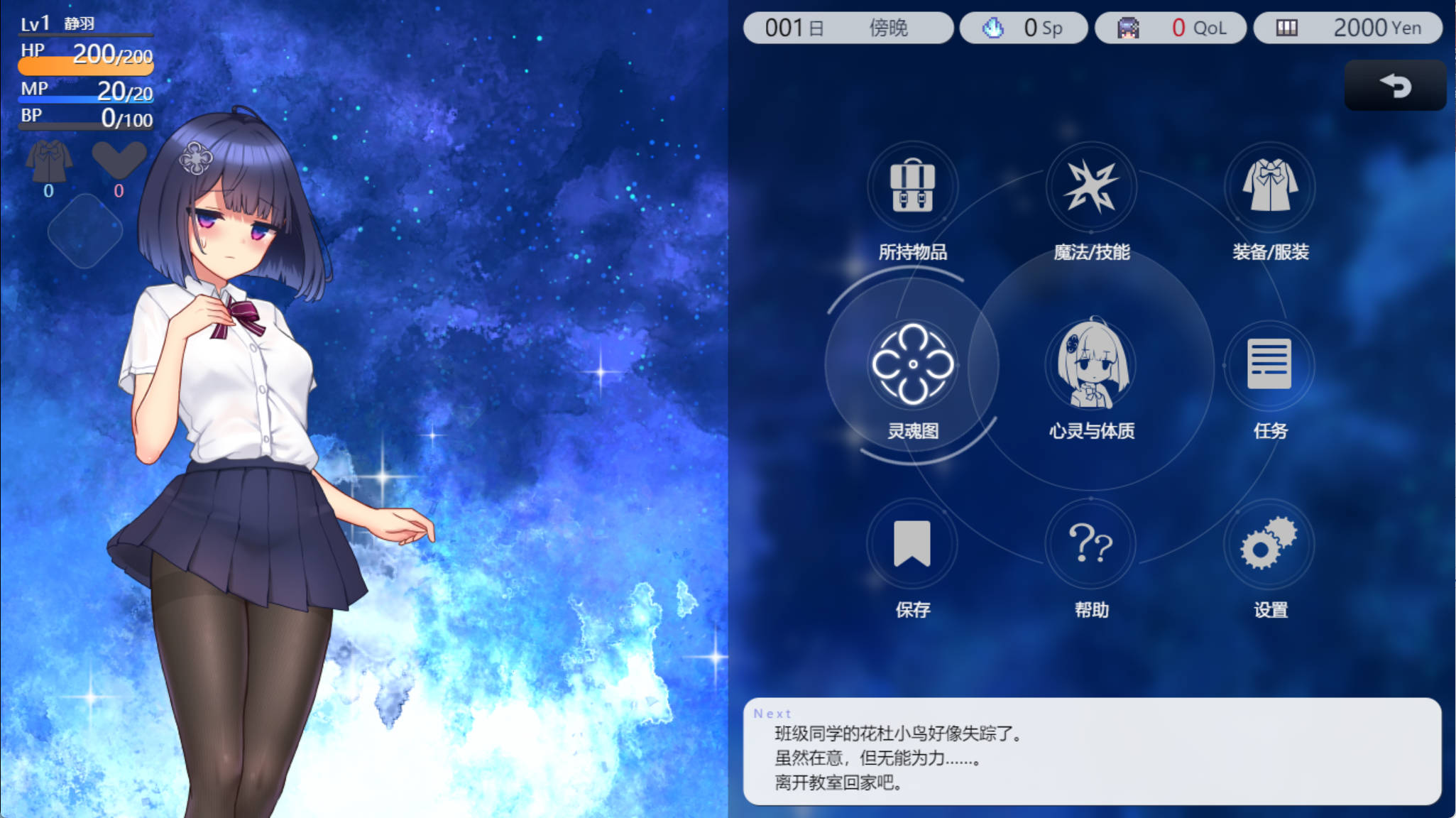Screen dimensions: 1456x818
Task: Open the 任务 quest list icon
Action: tap(1270, 364)
